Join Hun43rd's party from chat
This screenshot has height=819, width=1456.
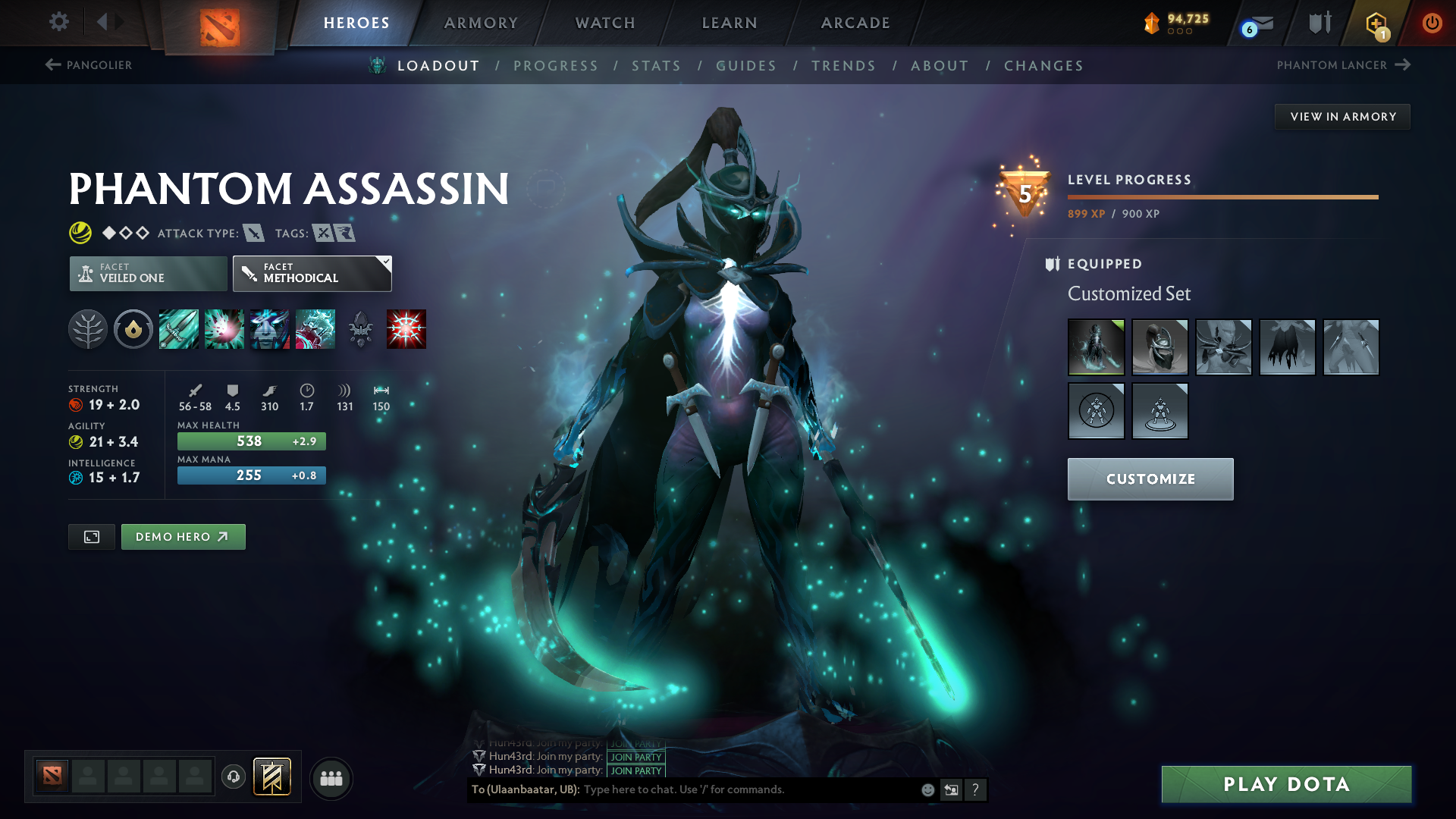click(636, 770)
